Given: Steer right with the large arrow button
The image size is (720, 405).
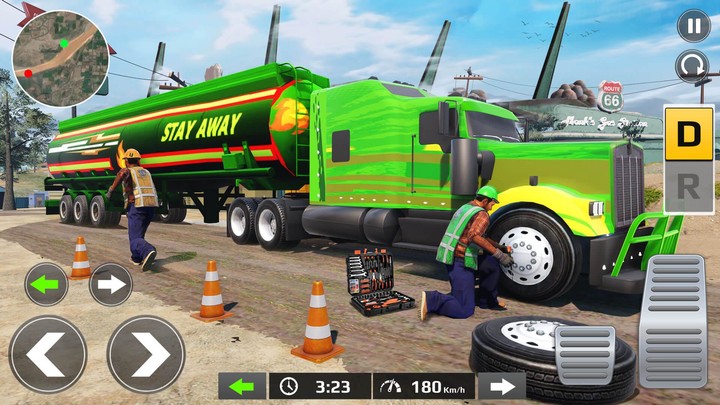Looking at the screenshot, I should point(145,354).
